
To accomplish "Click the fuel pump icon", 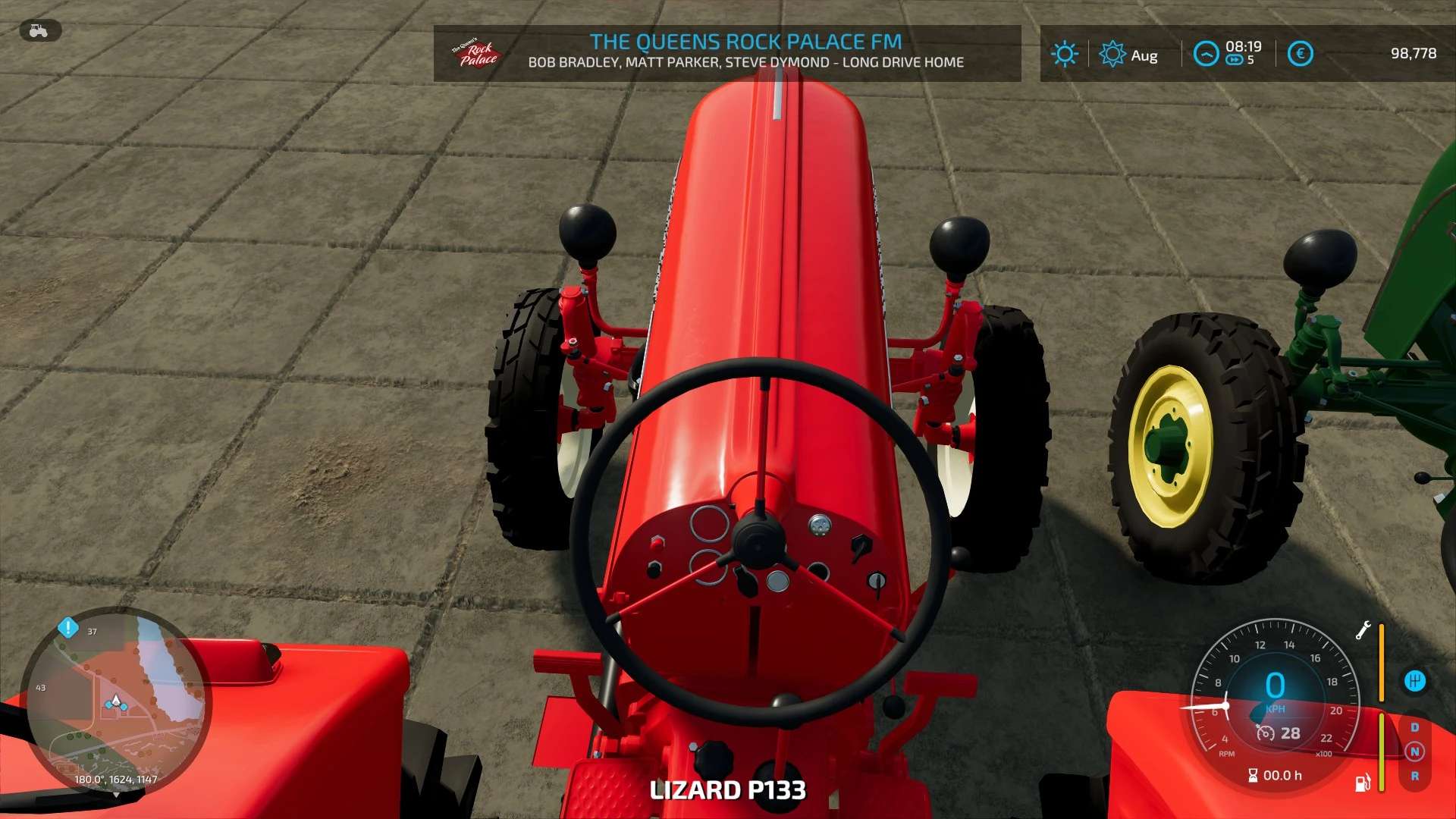I will click(x=1362, y=783).
